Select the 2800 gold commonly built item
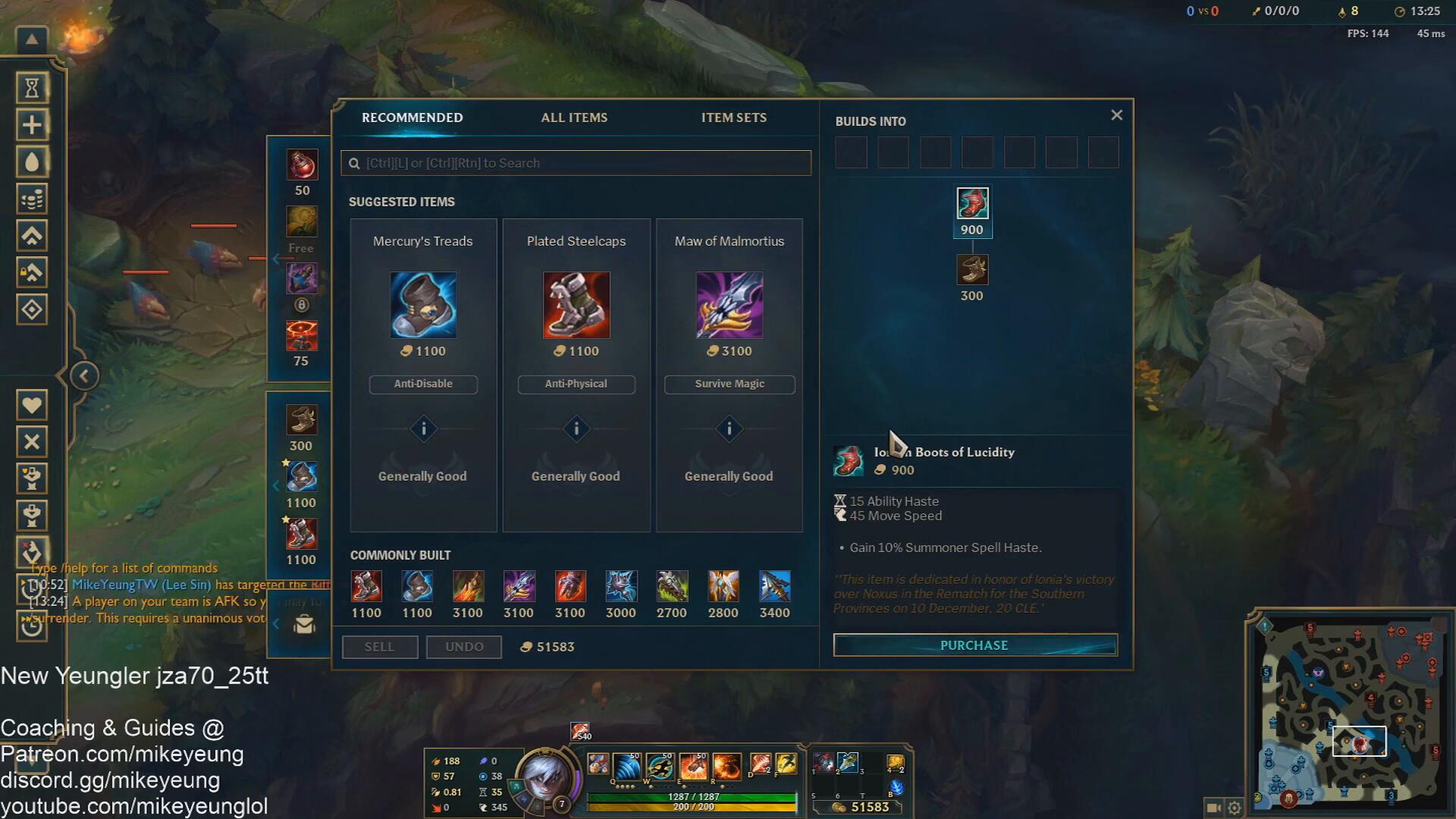The height and width of the screenshot is (819, 1456). 723,587
